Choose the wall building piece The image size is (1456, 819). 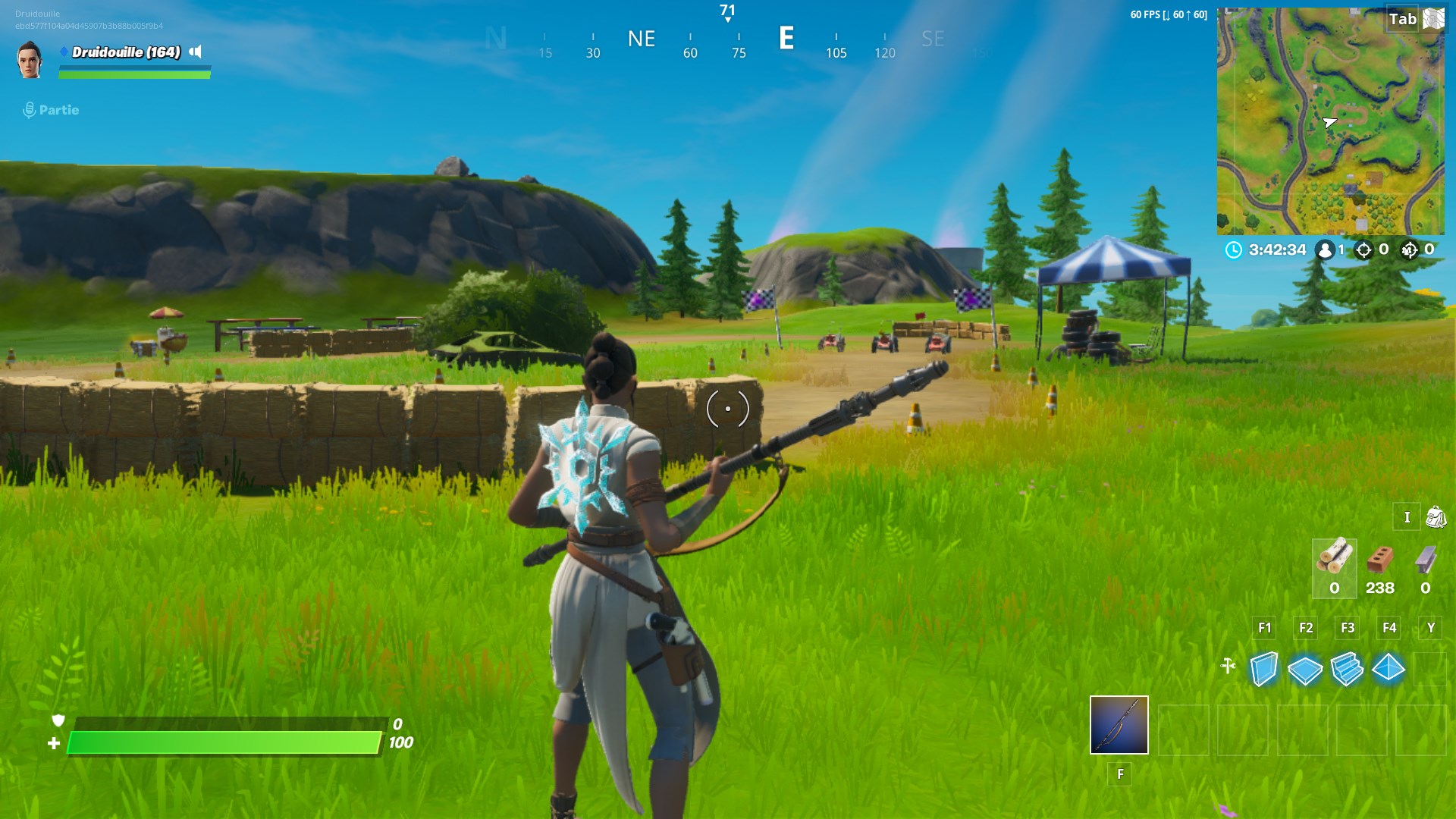1264,669
